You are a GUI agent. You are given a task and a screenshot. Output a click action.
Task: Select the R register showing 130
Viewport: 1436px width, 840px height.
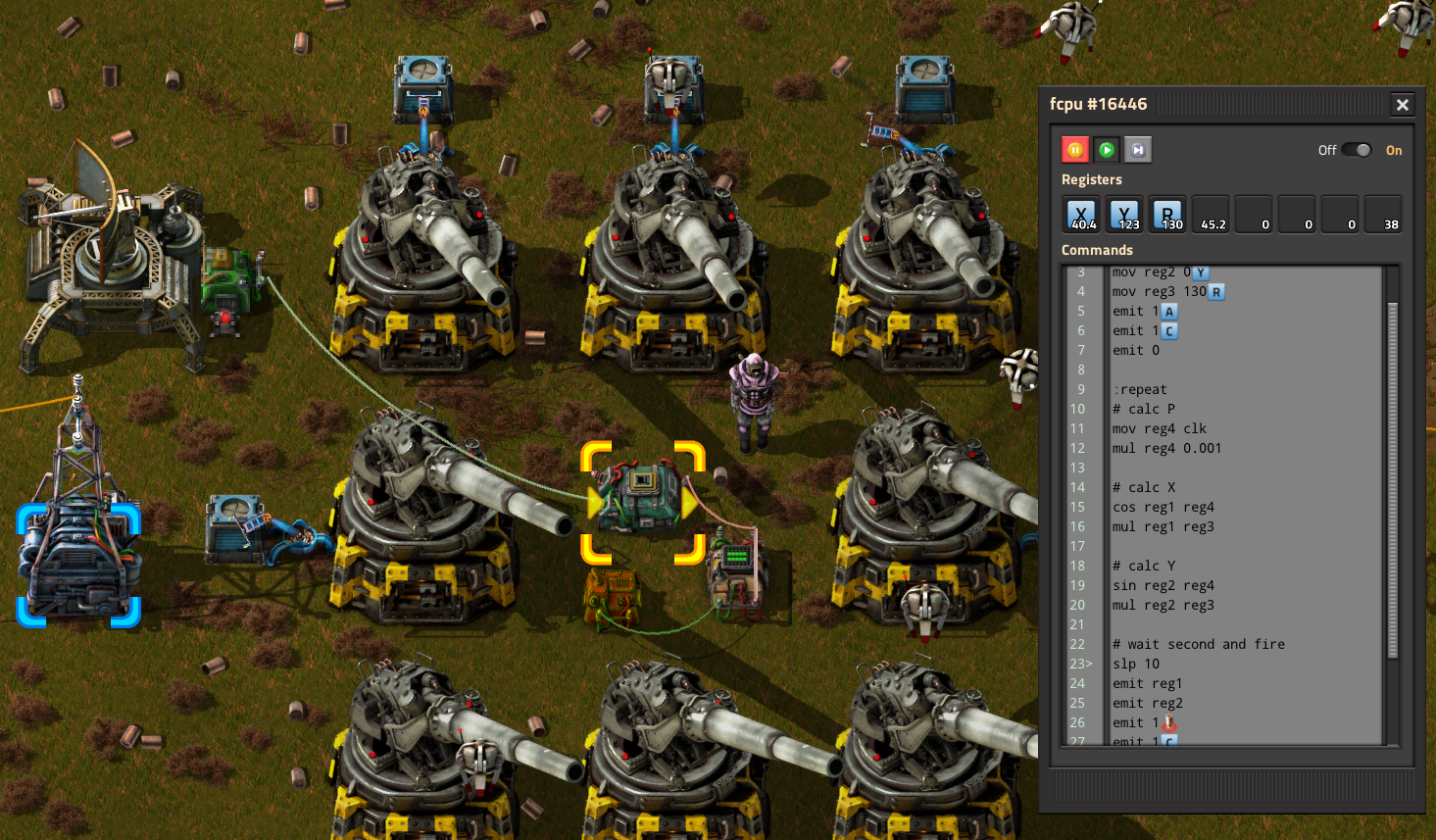(1167, 215)
